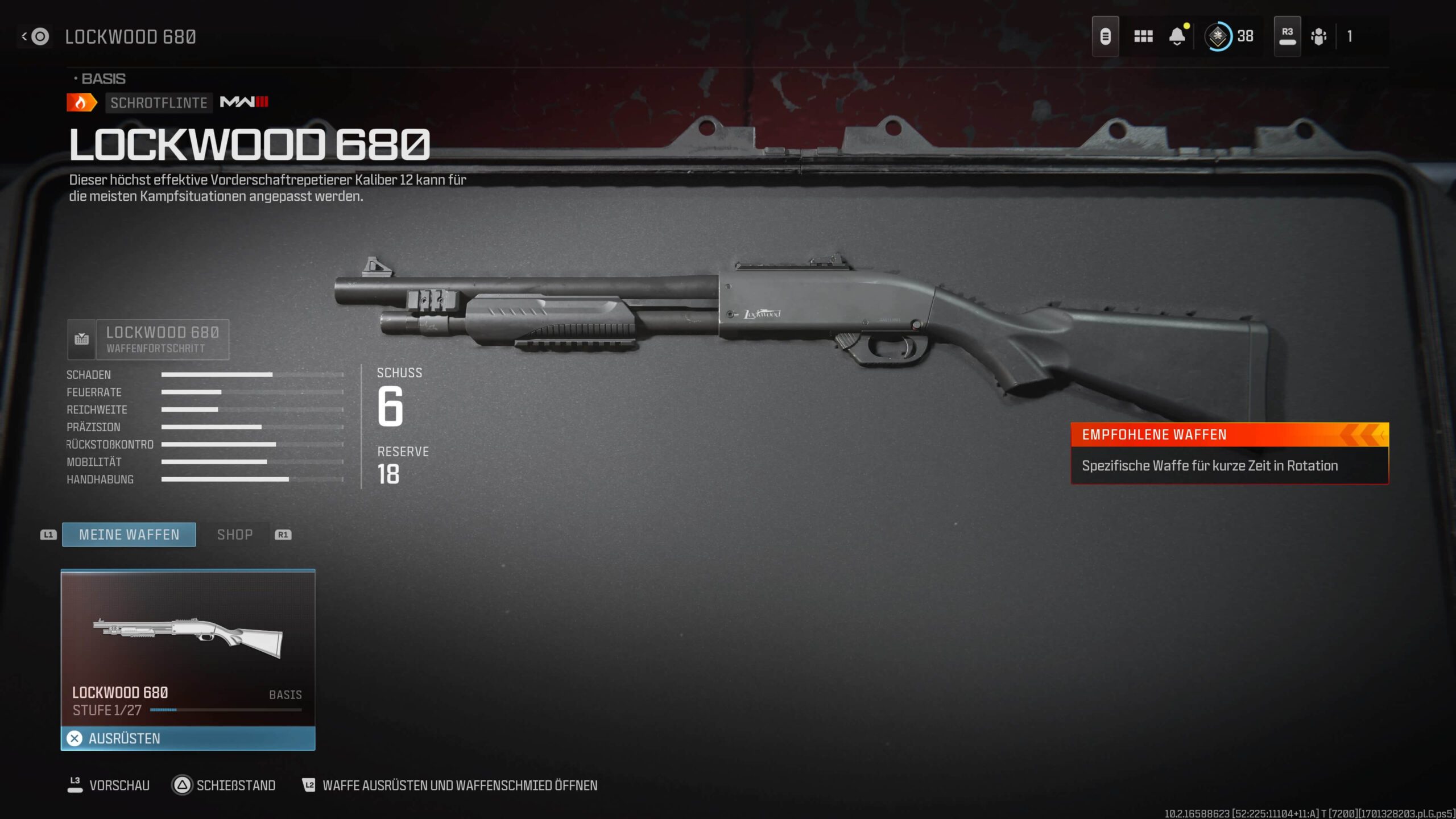1456x819 pixels.
Task: Equip weapon with the Ausrüsten button
Action: coord(188,738)
